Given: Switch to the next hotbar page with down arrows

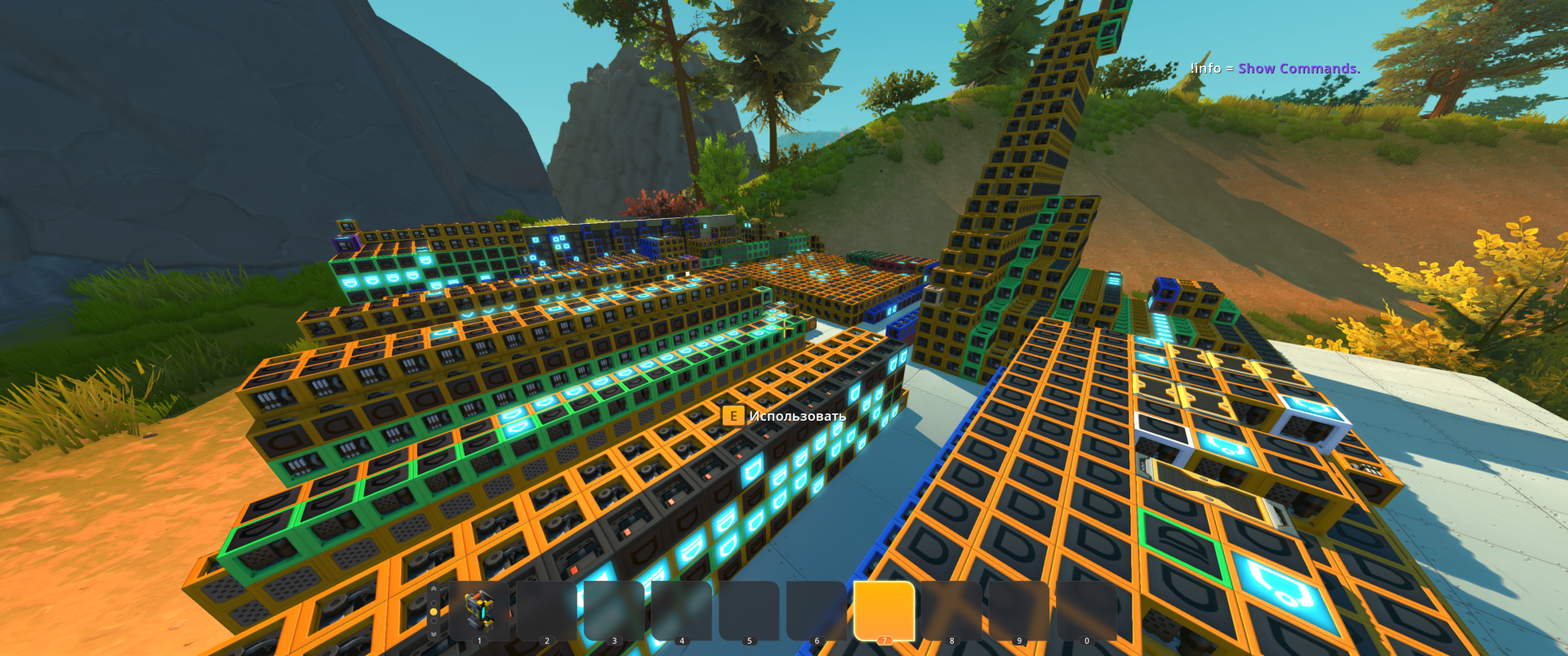Looking at the screenshot, I should (x=434, y=634).
